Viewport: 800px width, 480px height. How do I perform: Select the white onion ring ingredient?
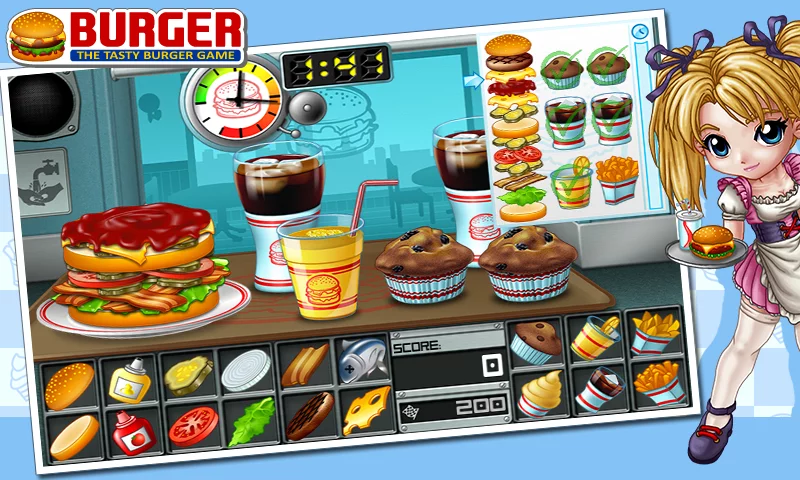coord(245,370)
